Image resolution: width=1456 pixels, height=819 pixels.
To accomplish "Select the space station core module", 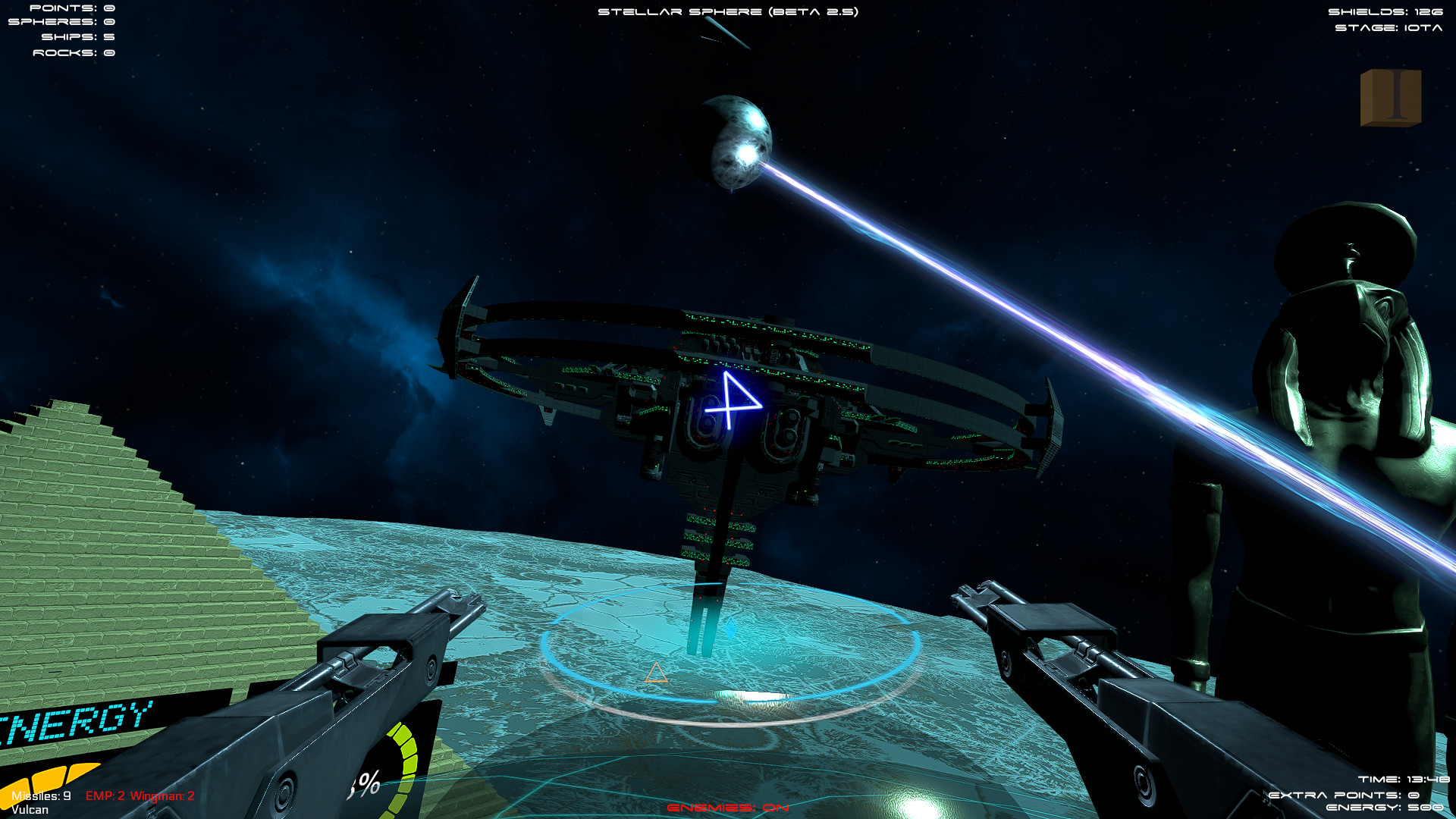I will (728, 447).
